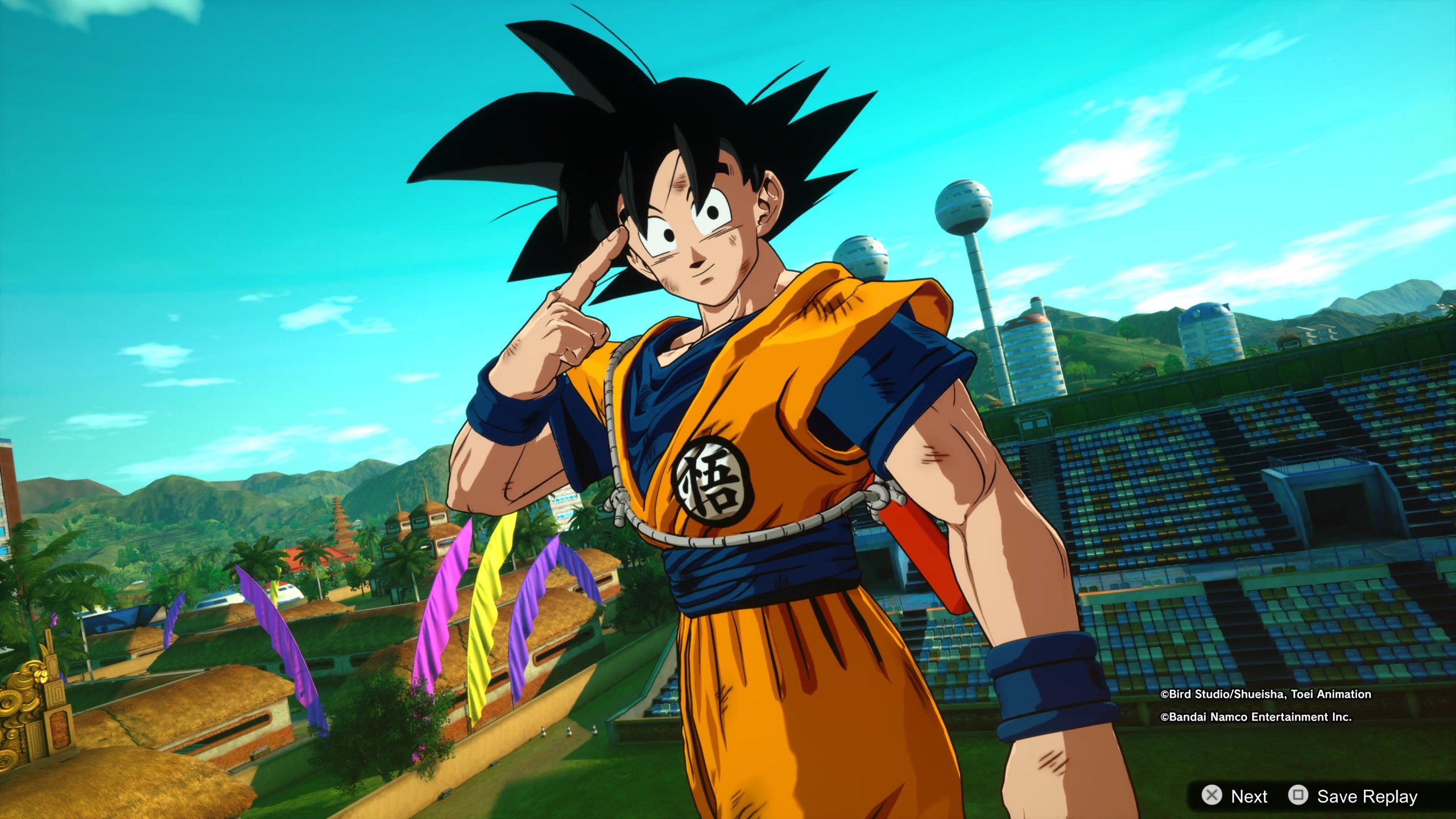Click the X (cross) button prompt icon
The height and width of the screenshot is (819, 1456).
point(1212,796)
